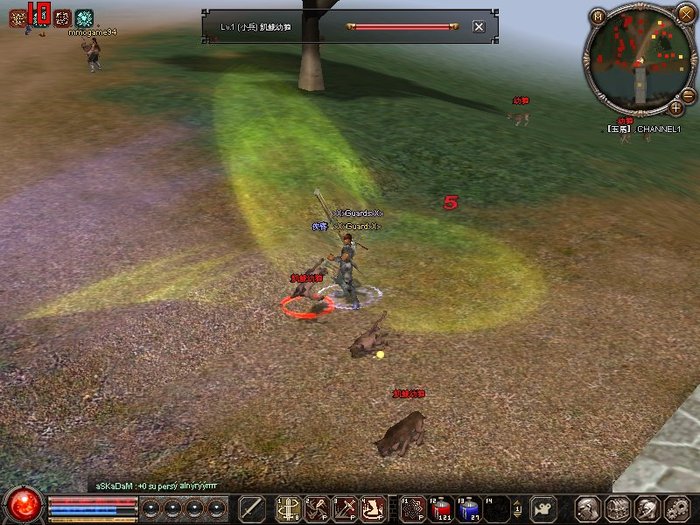The height and width of the screenshot is (525, 700).
Task: Select the red health potion hotbar slot
Action: (x=442, y=509)
